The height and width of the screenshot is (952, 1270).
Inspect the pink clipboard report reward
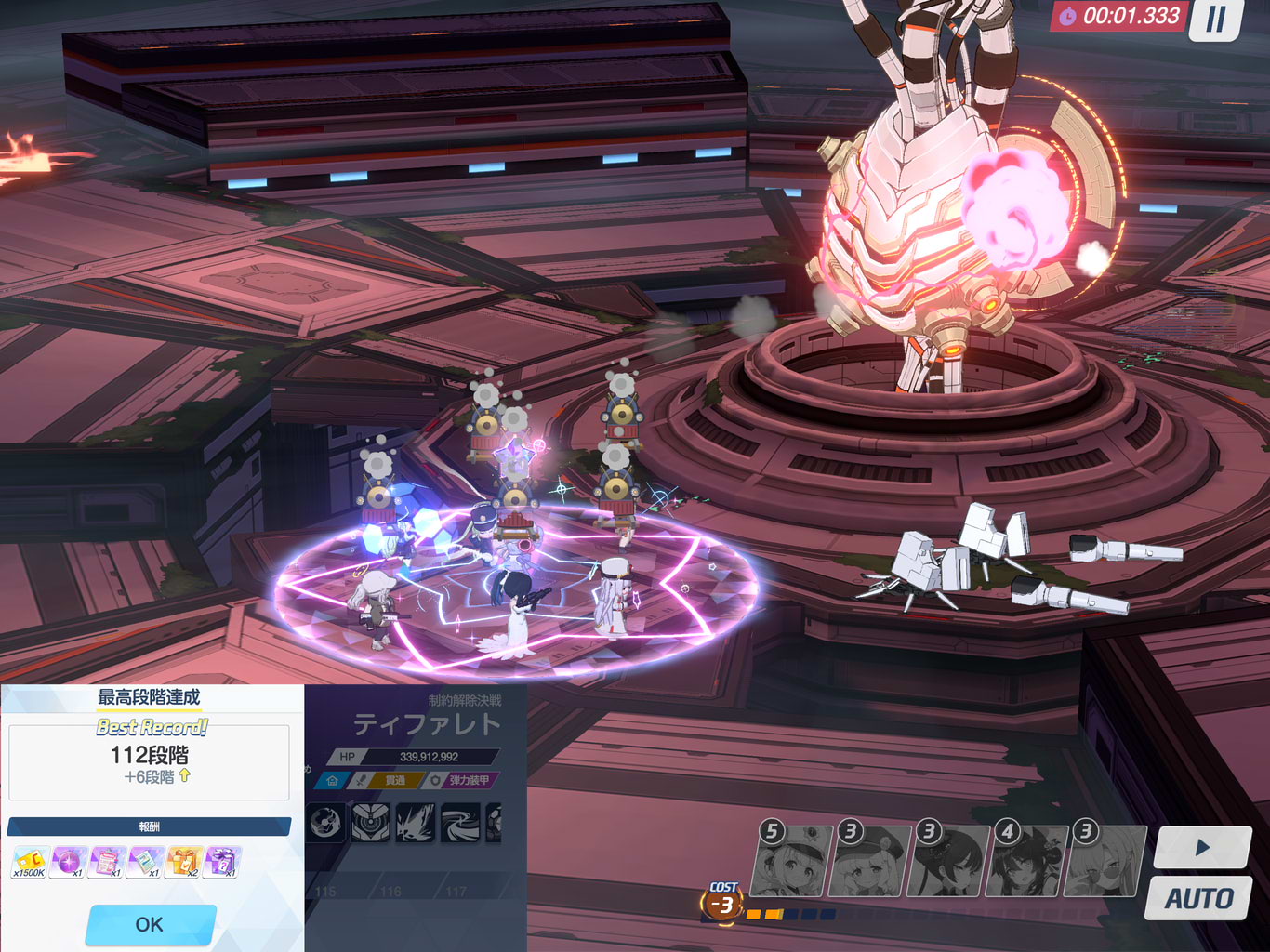click(x=107, y=863)
